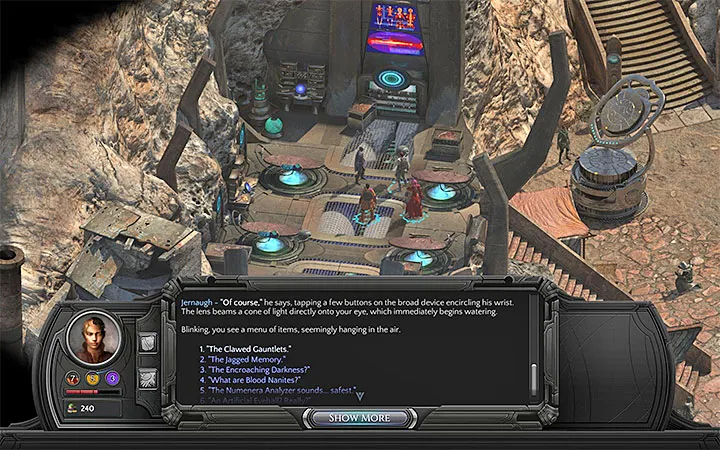Viewport: 720px width, 450px height.
Task: Click the red stat pool orb
Action: (x=75, y=379)
